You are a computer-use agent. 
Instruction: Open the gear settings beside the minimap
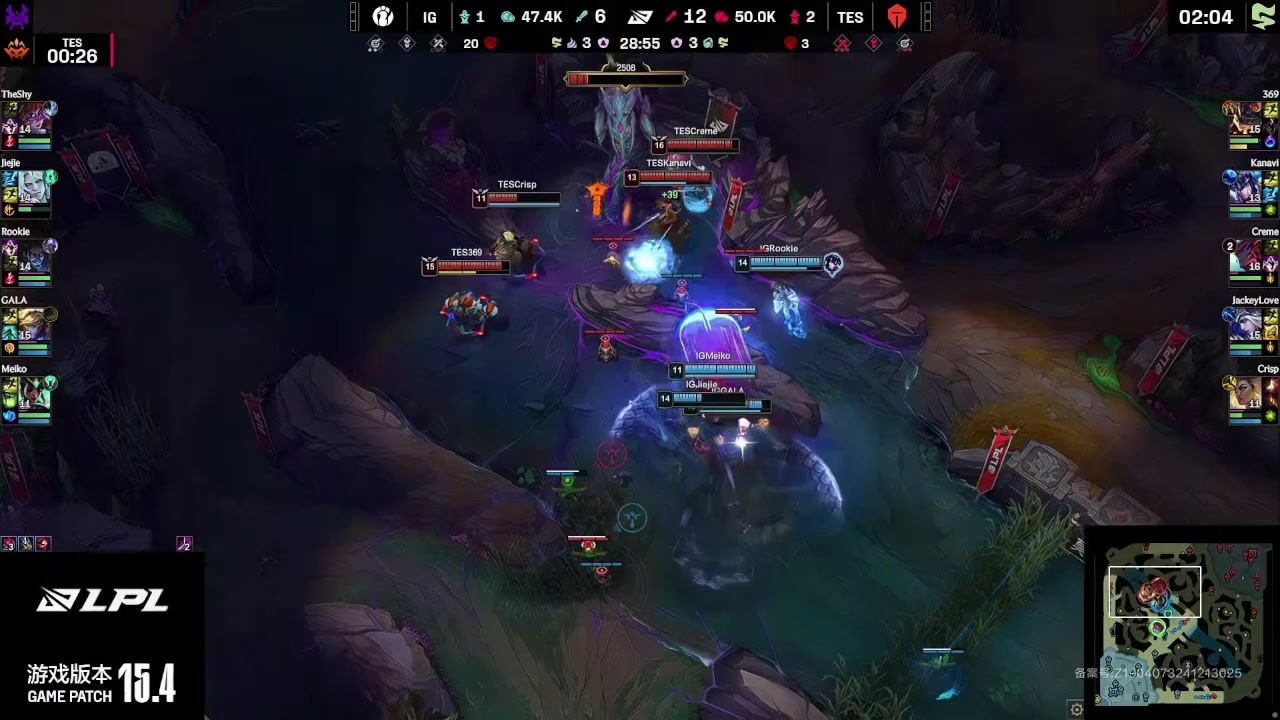(1076, 709)
